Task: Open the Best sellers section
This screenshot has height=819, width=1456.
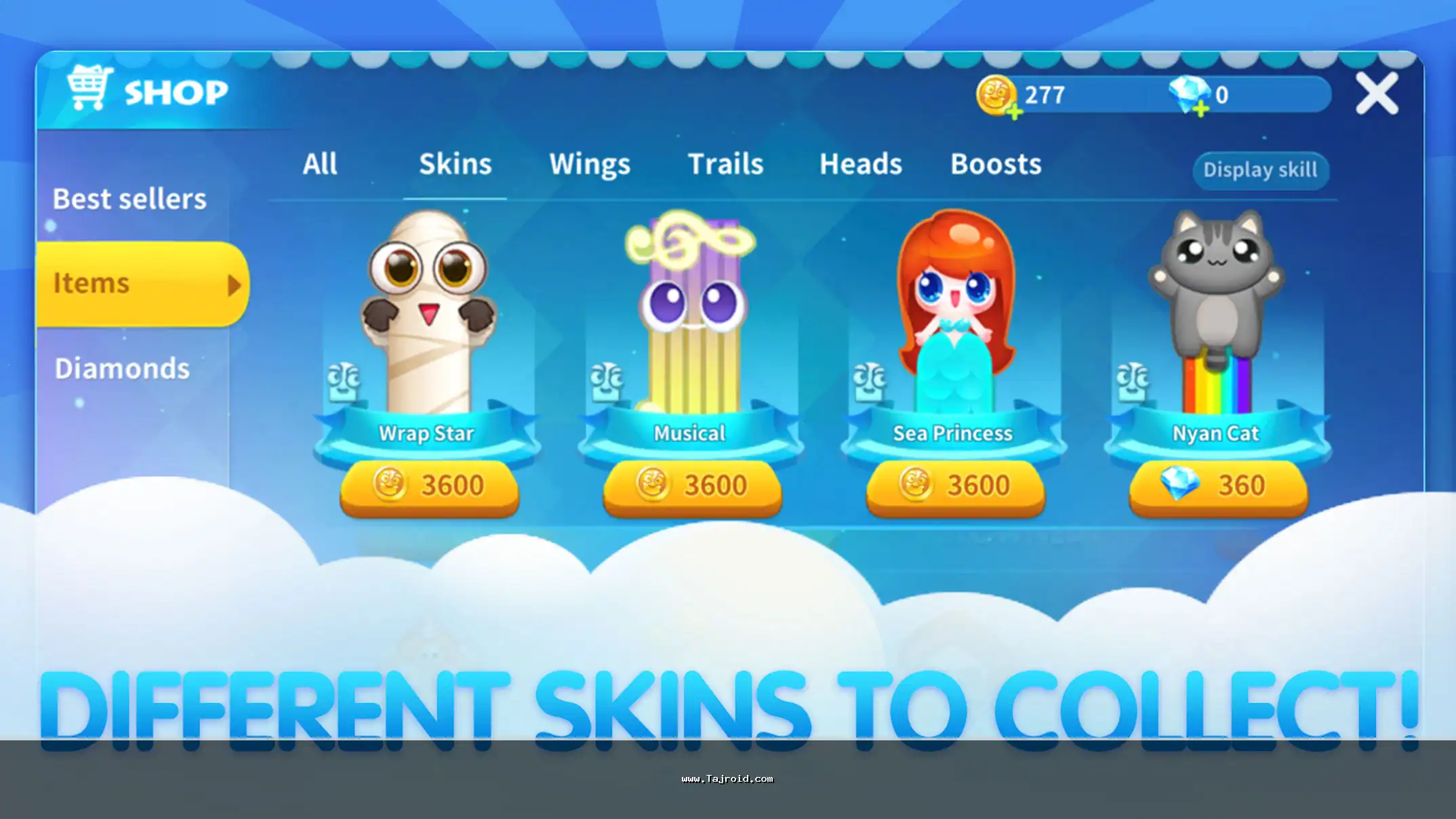Action: click(x=129, y=199)
